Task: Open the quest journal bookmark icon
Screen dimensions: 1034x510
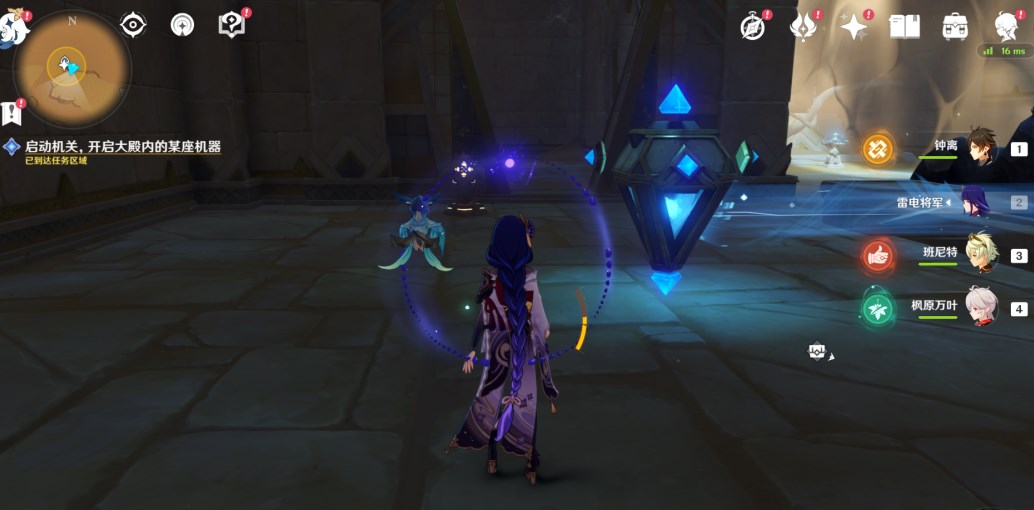Action: pos(13,112)
